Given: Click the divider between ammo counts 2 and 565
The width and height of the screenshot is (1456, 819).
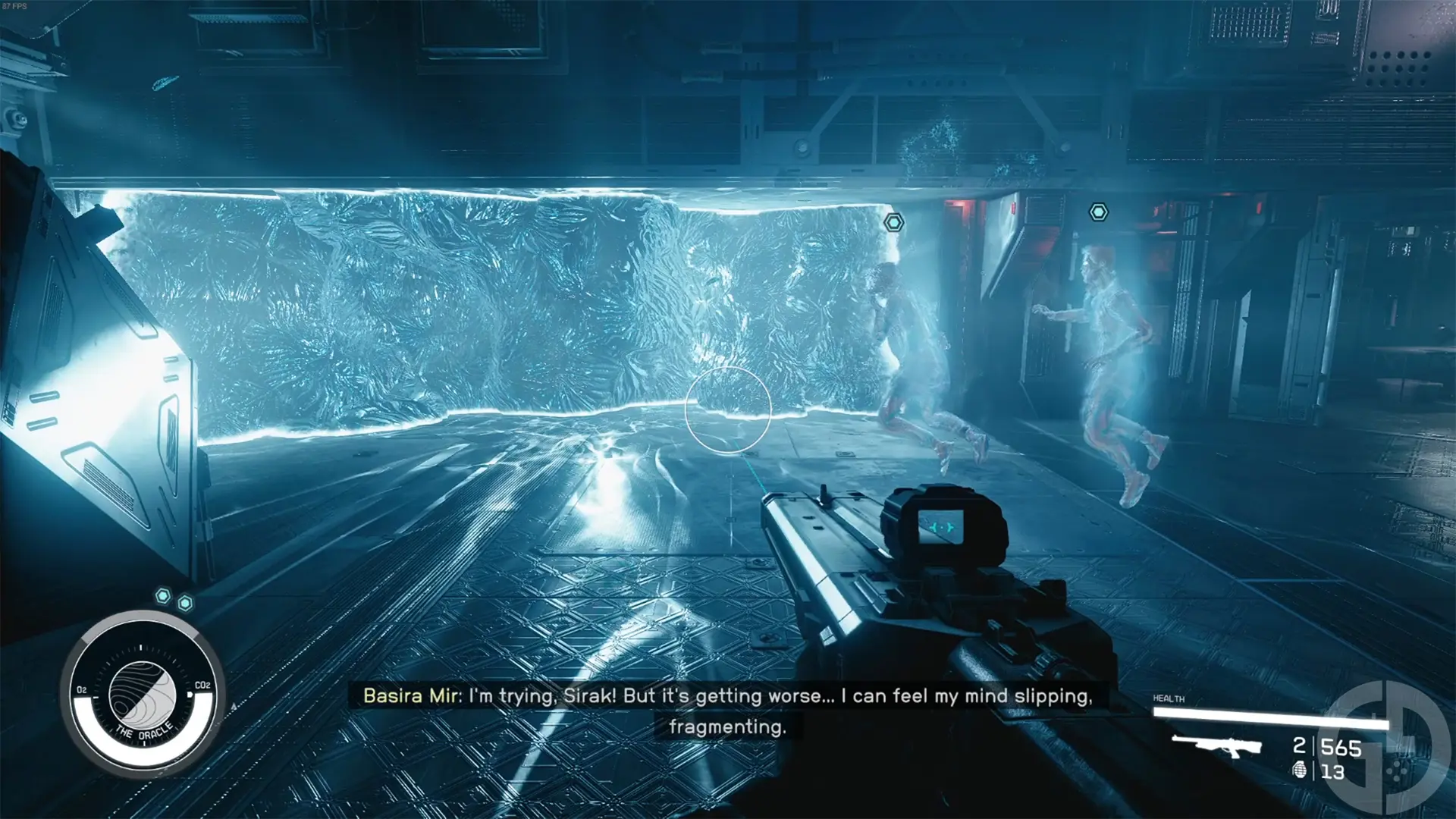Looking at the screenshot, I should tap(1313, 746).
